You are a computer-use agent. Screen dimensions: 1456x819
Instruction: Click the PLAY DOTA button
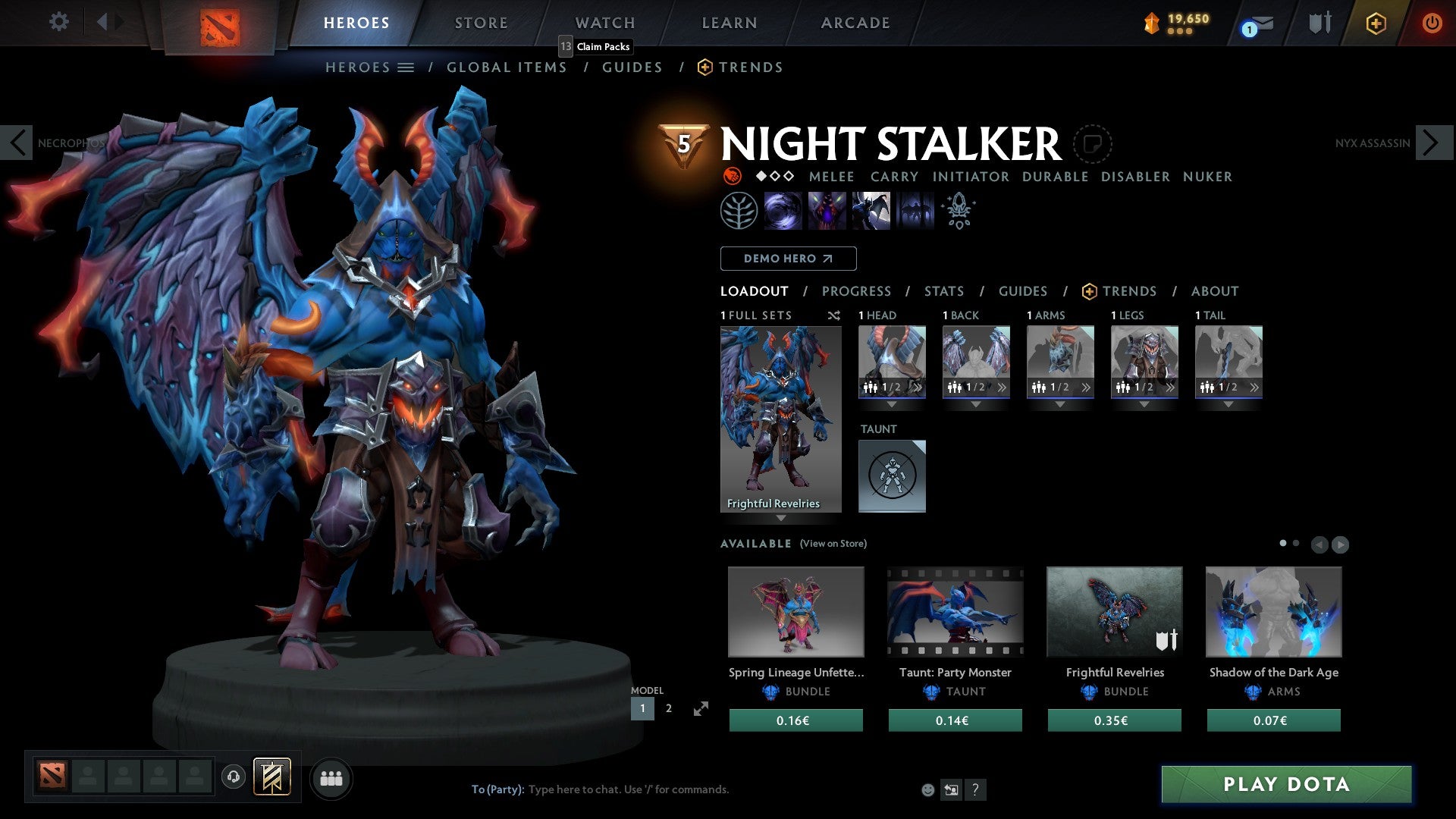point(1286,784)
